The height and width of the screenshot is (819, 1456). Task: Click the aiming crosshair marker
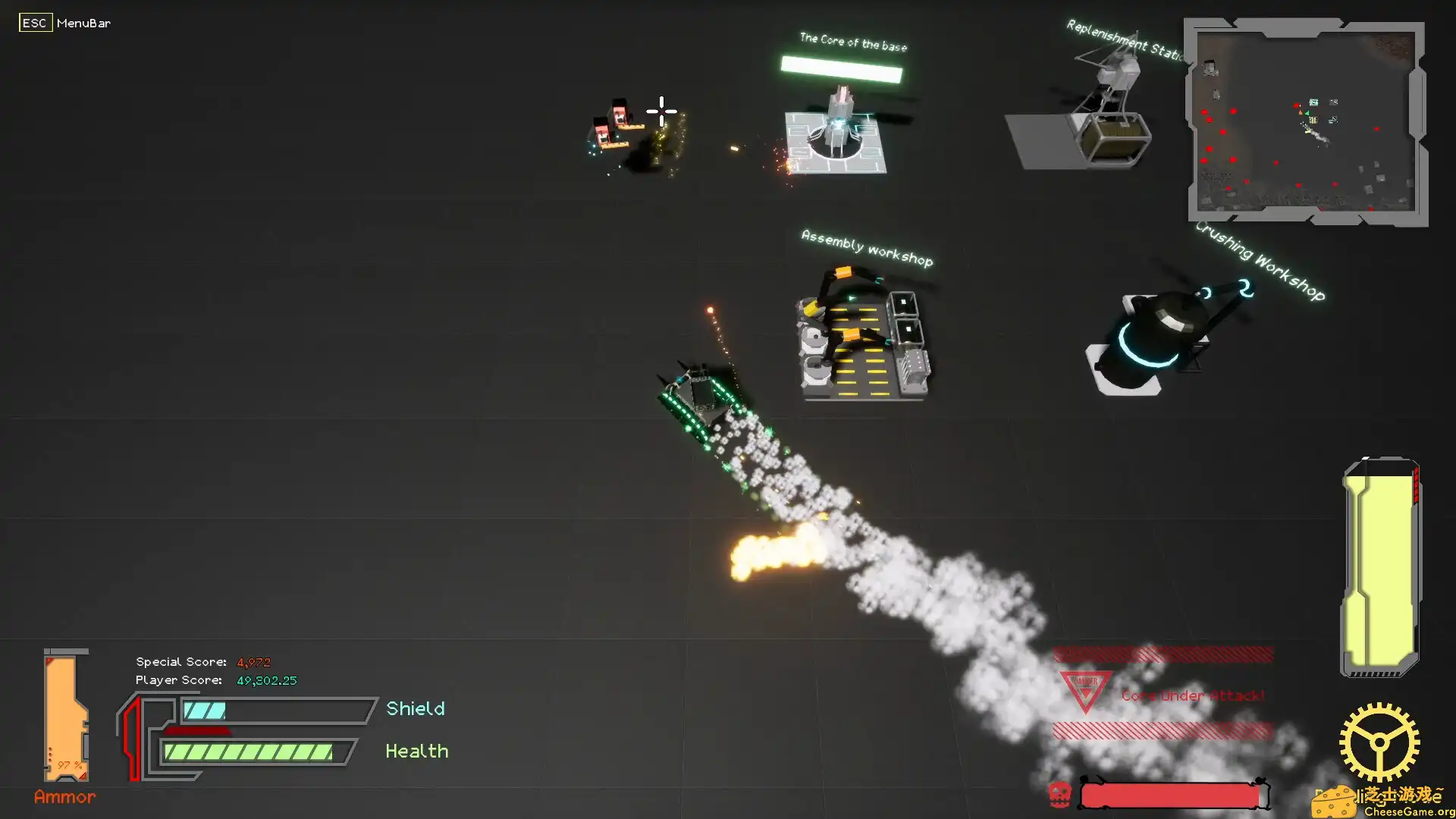(661, 111)
